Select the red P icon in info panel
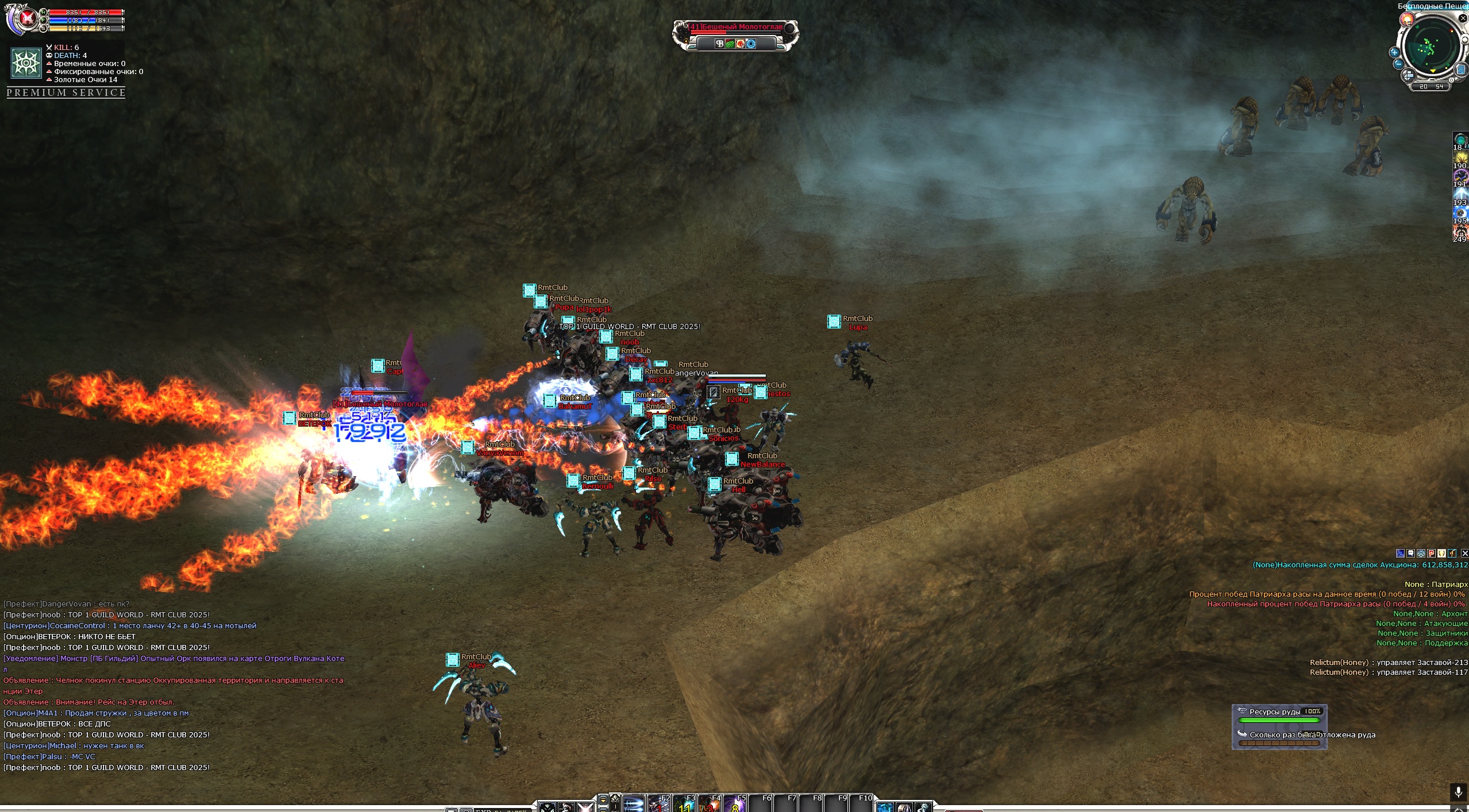Screen dimensions: 1469x812 [x=1432, y=554]
